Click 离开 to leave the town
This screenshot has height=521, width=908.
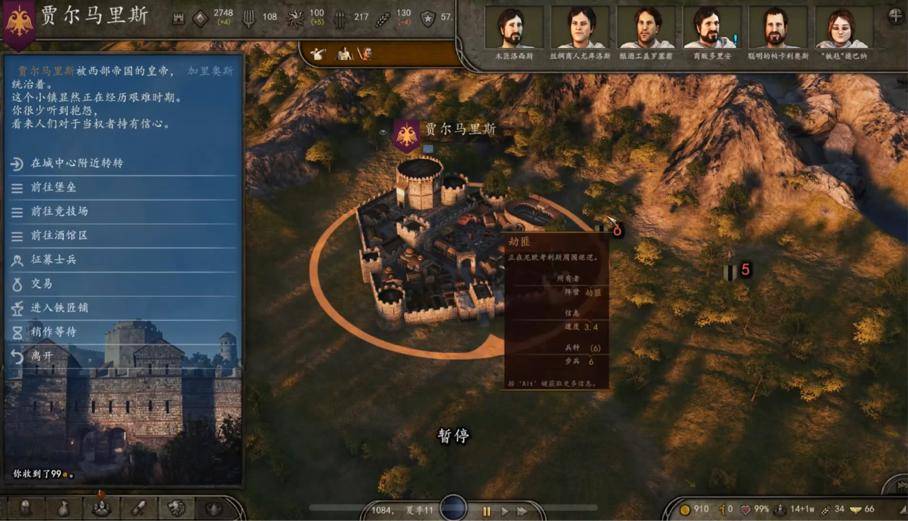pos(42,355)
